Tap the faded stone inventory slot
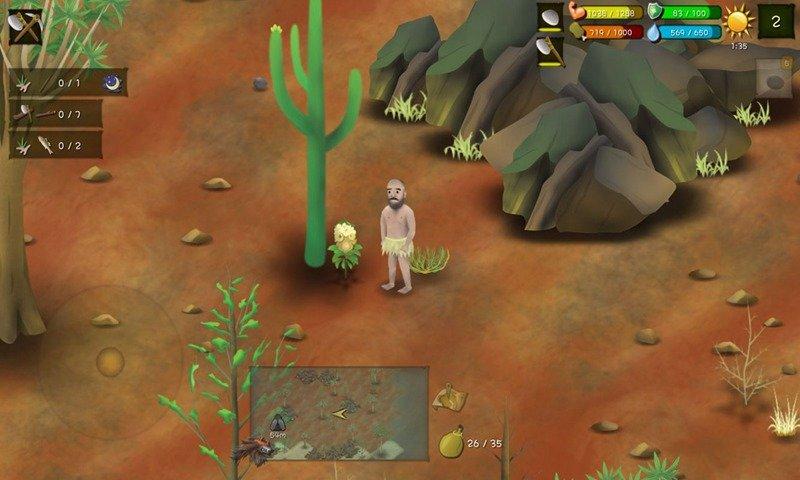The height and width of the screenshot is (480, 800). pos(773,78)
